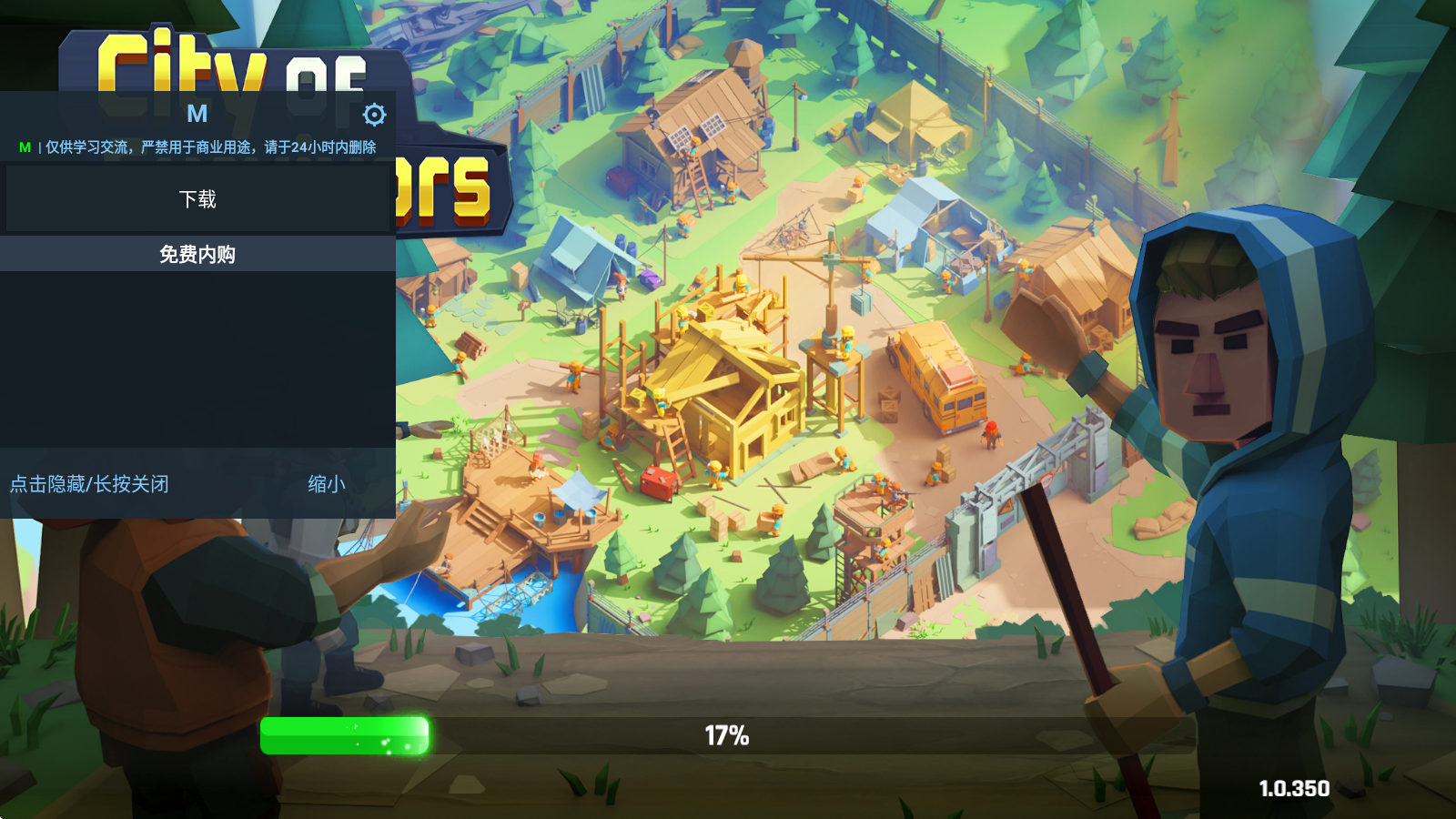
Task: Open the mod menu gear settings
Action: 374,115
